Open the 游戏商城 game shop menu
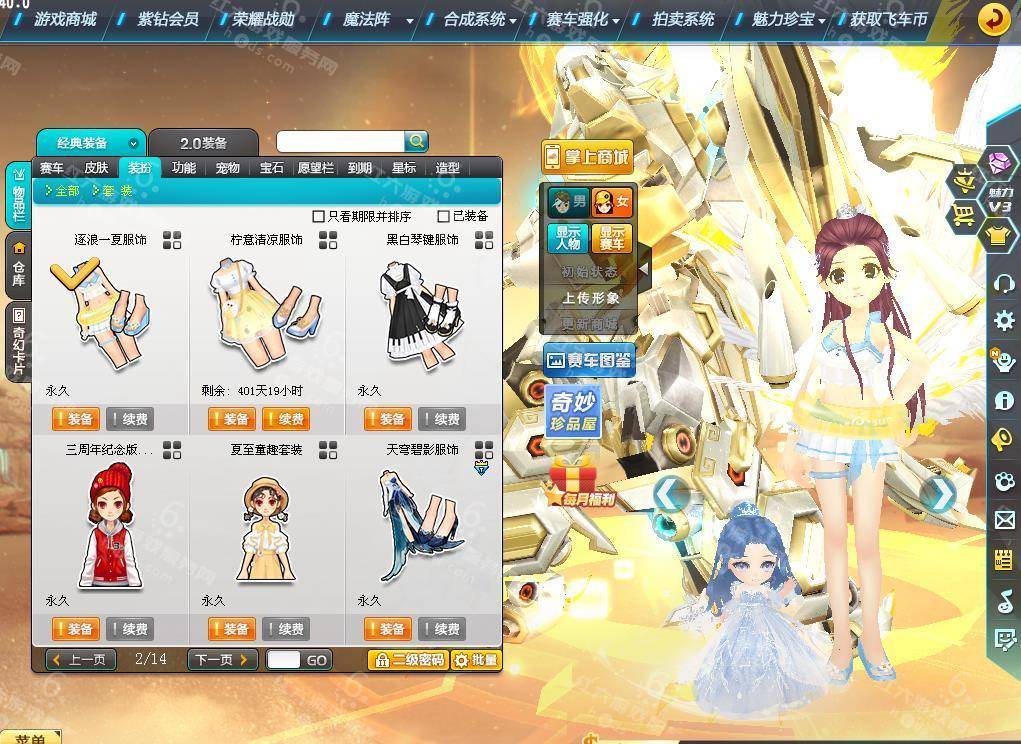 [x=65, y=19]
